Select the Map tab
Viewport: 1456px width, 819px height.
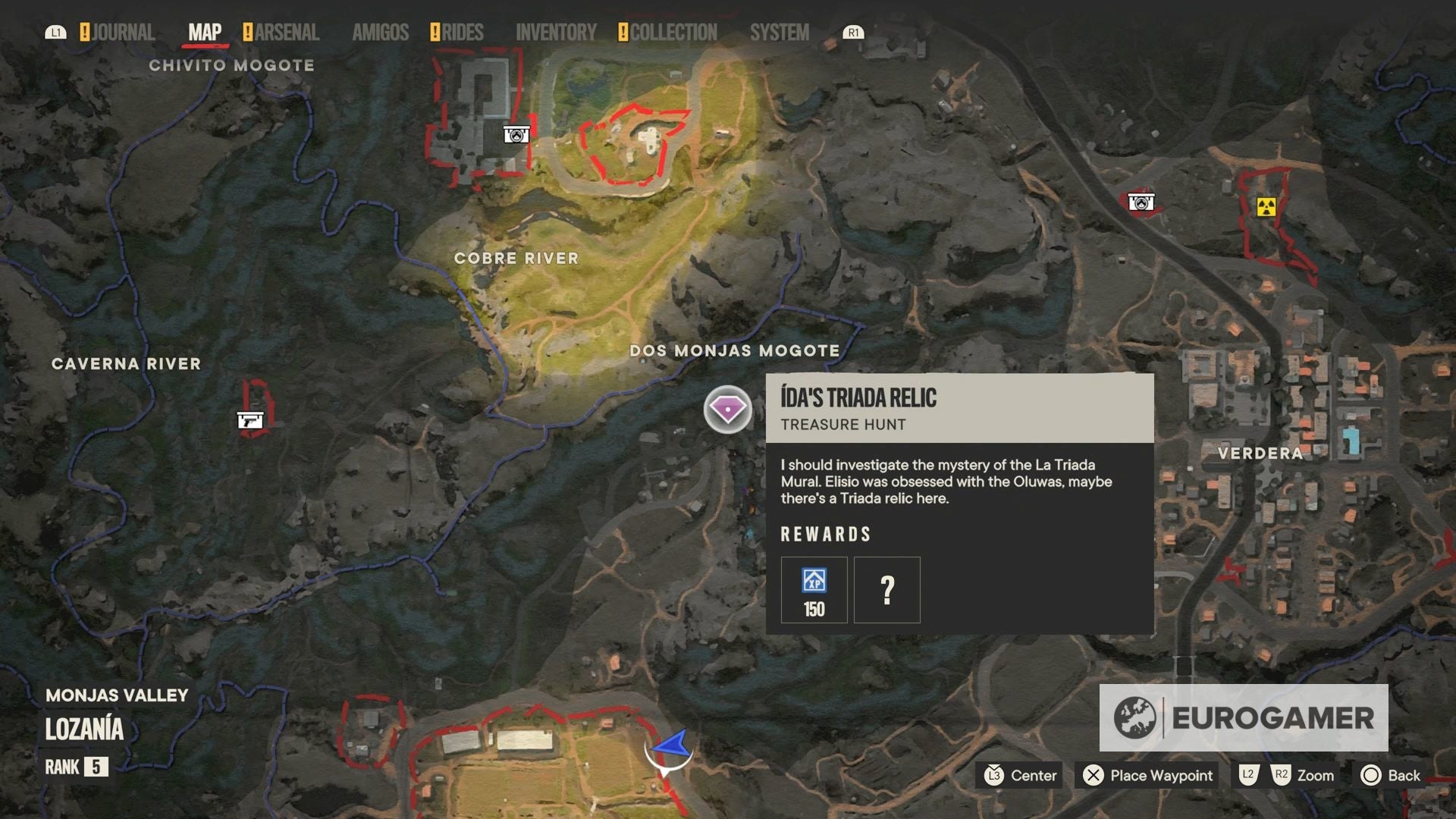point(205,33)
